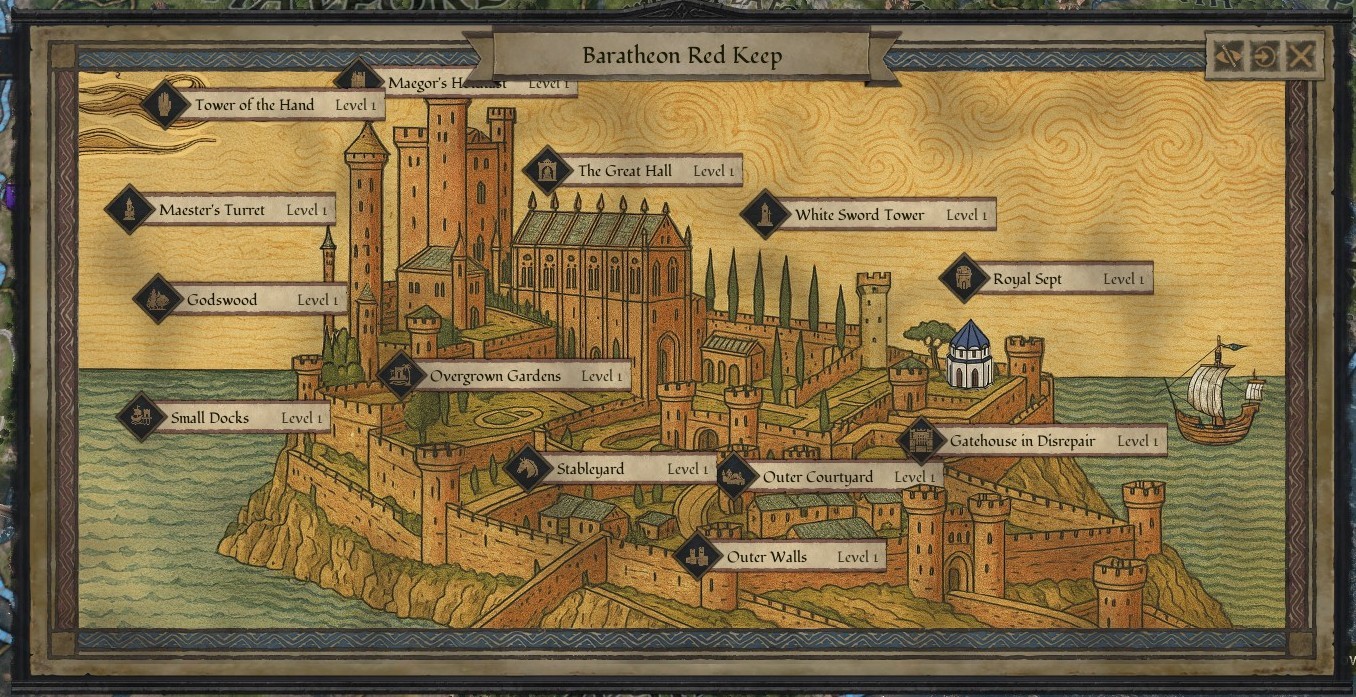Viewport: 1356px width, 697px height.
Task: Choose the Godswood building label
Action: (x=222, y=300)
